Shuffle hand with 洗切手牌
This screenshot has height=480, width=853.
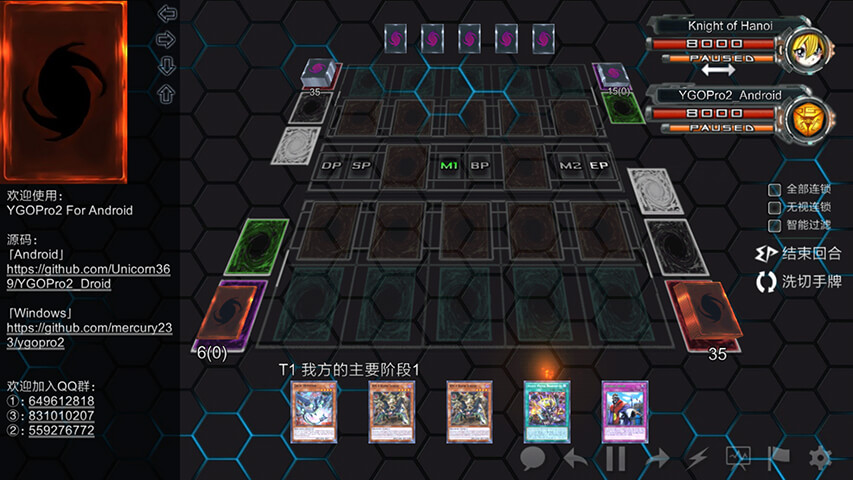[798, 282]
